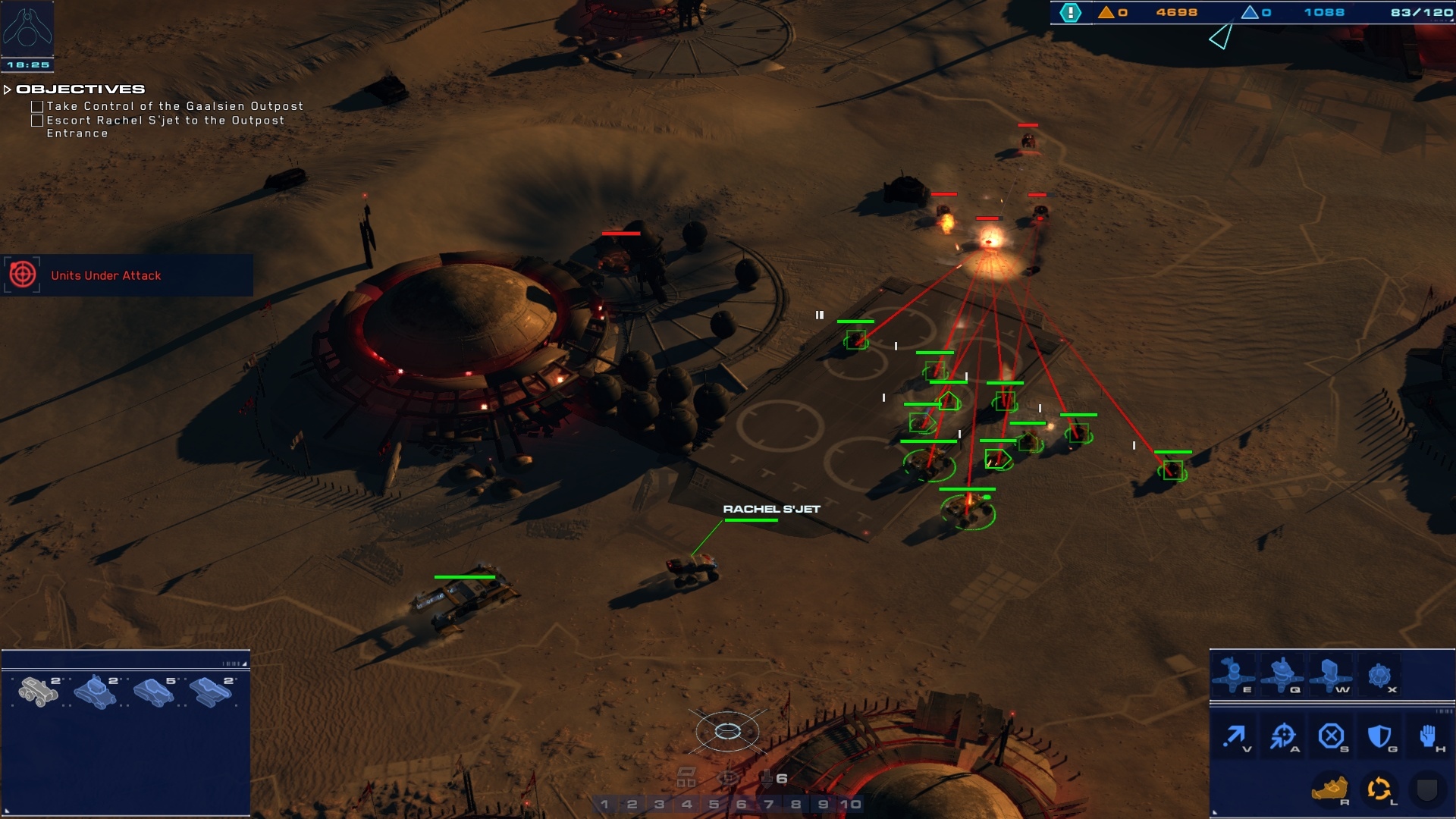Issue the Stop octagon command
1456x819 pixels.
tap(1331, 736)
